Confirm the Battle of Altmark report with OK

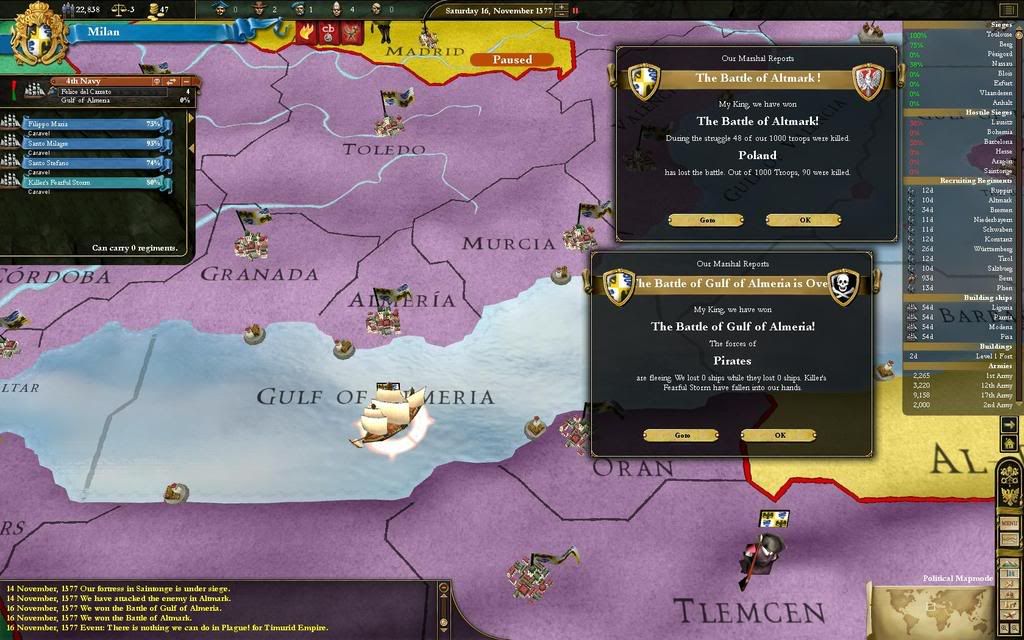tap(803, 220)
